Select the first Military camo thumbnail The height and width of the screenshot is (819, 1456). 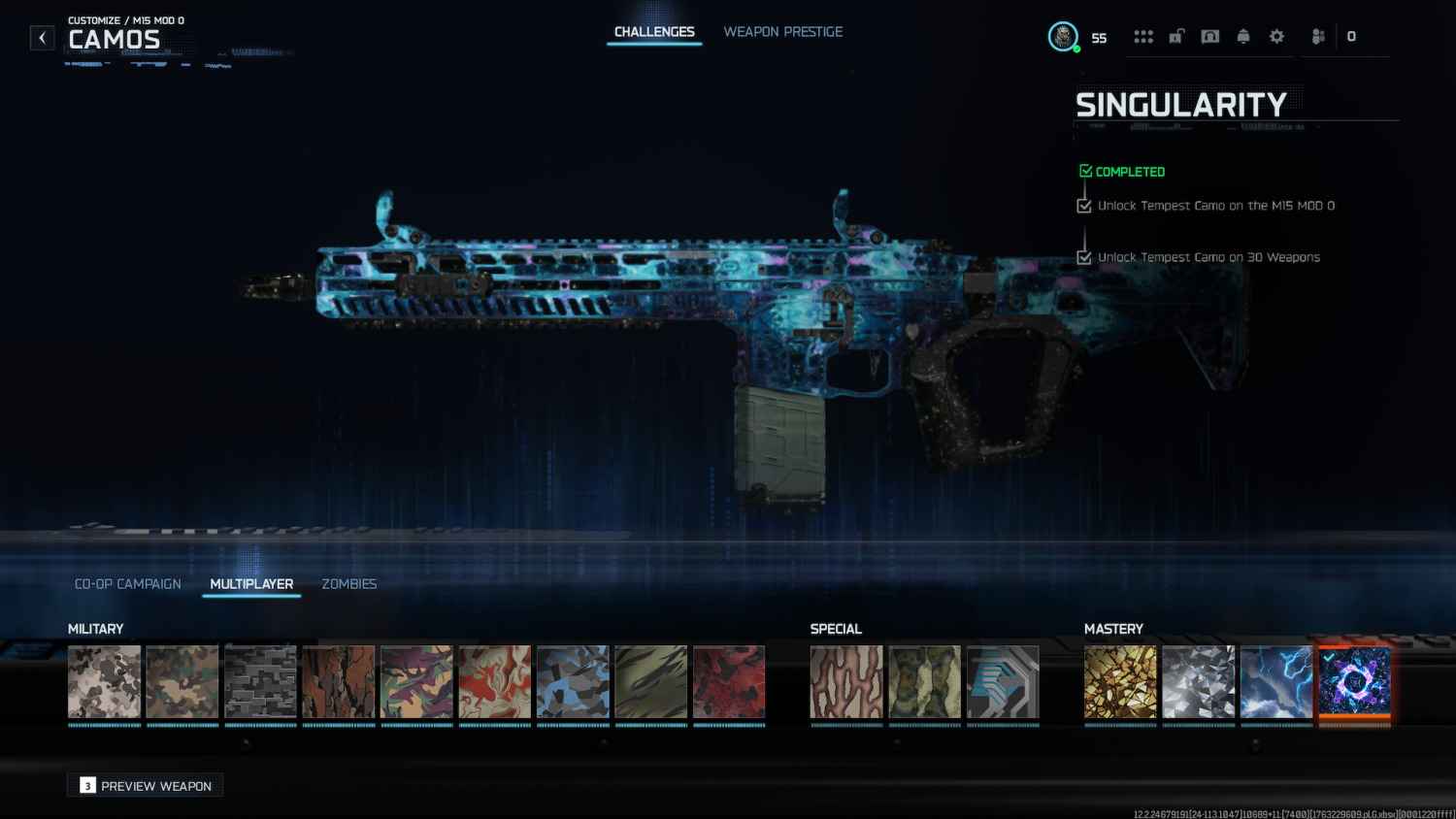[103, 681]
